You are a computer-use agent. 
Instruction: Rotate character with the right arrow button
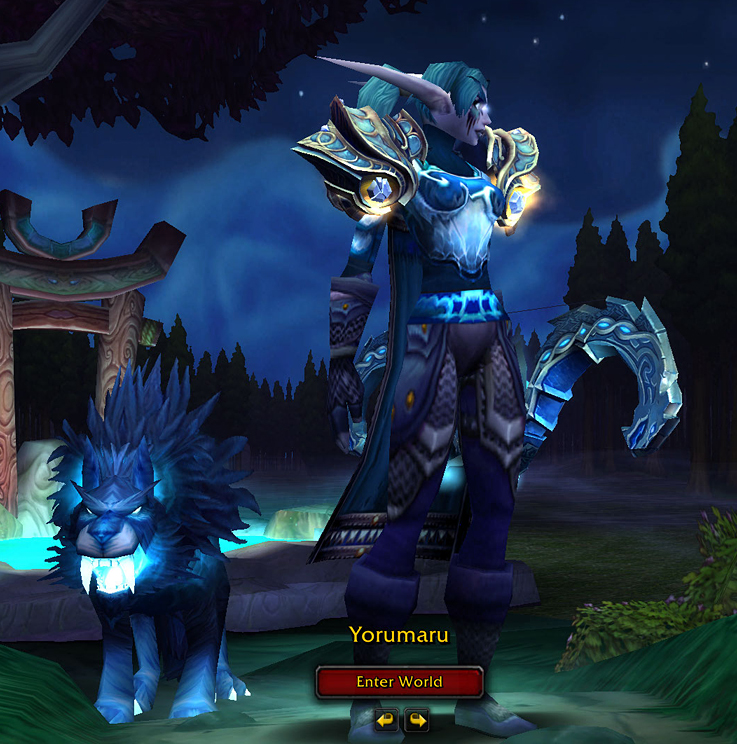(416, 719)
